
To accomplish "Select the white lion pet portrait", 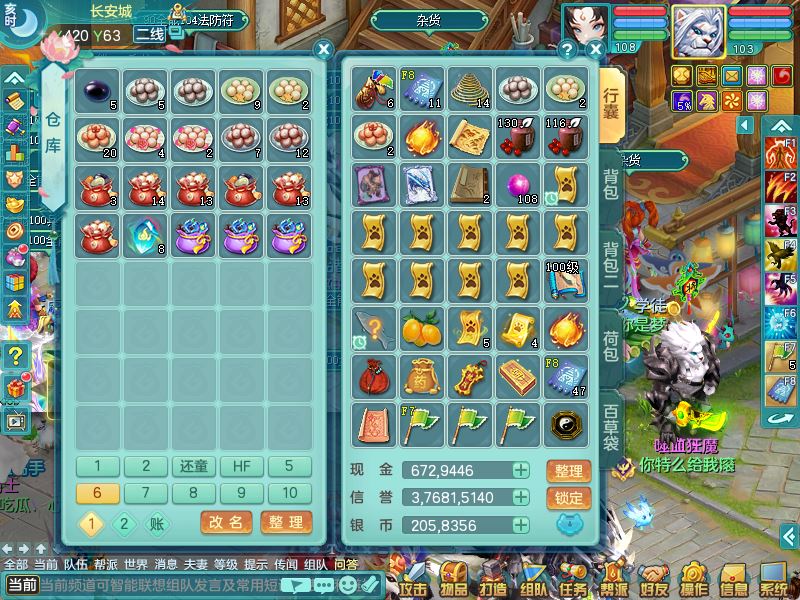I will tap(697, 30).
